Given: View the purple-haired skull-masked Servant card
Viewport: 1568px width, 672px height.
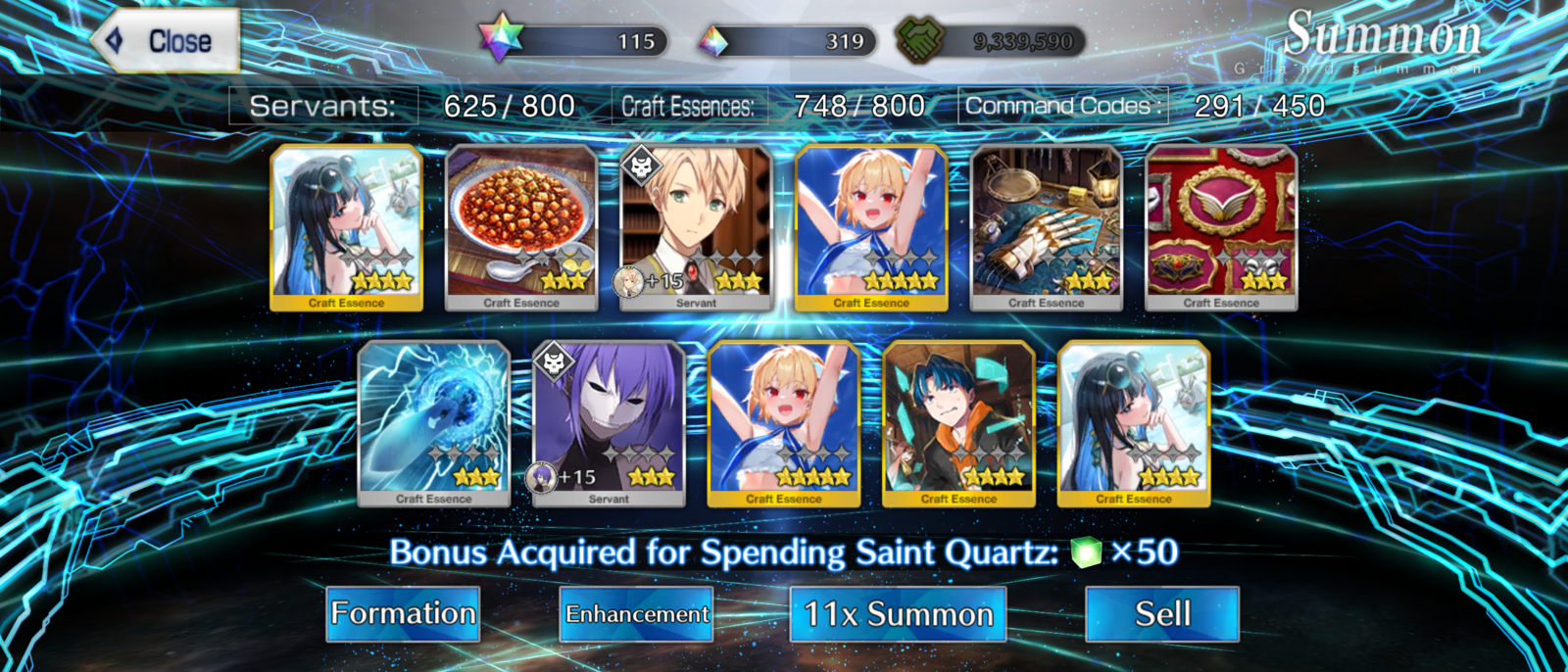Looking at the screenshot, I should [609, 423].
